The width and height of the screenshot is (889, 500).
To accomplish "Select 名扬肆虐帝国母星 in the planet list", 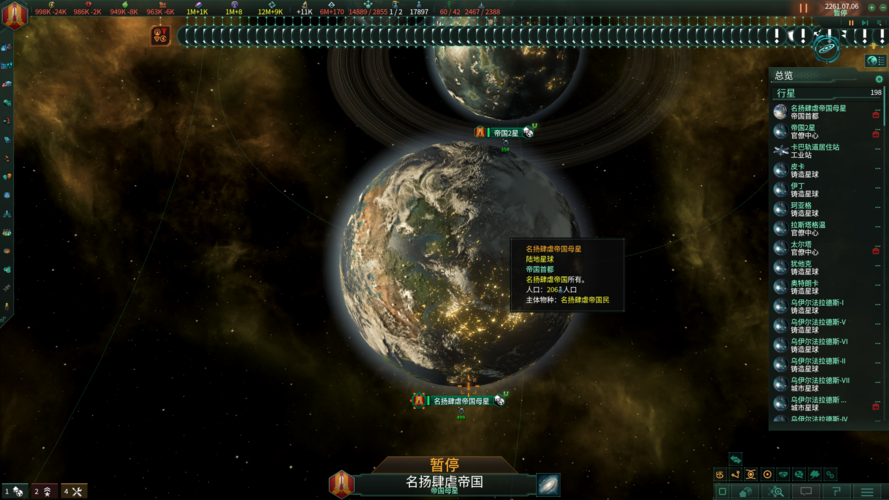I will [818, 112].
